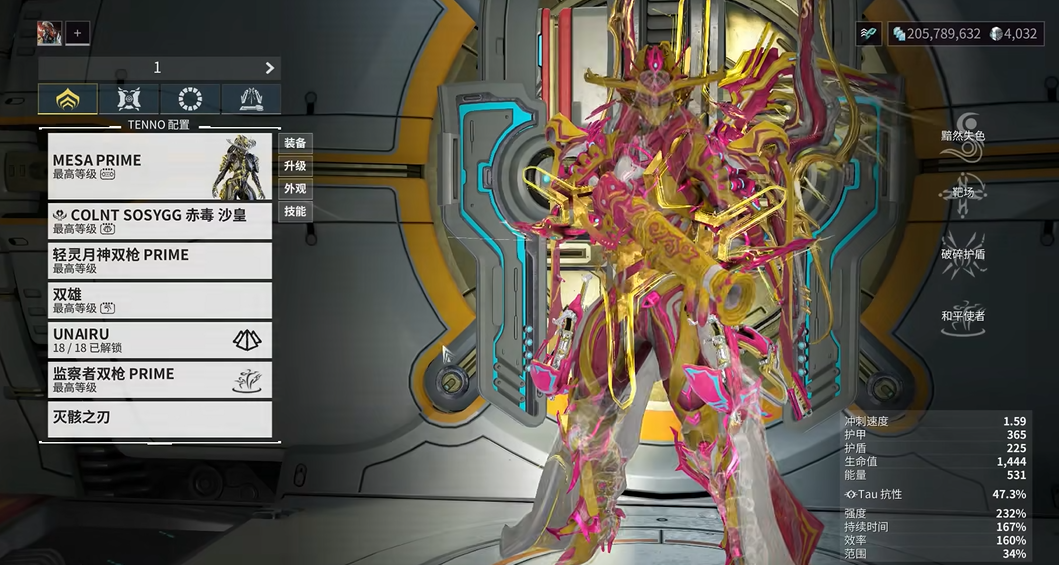Click the player avatar portrait icon

tap(49, 33)
